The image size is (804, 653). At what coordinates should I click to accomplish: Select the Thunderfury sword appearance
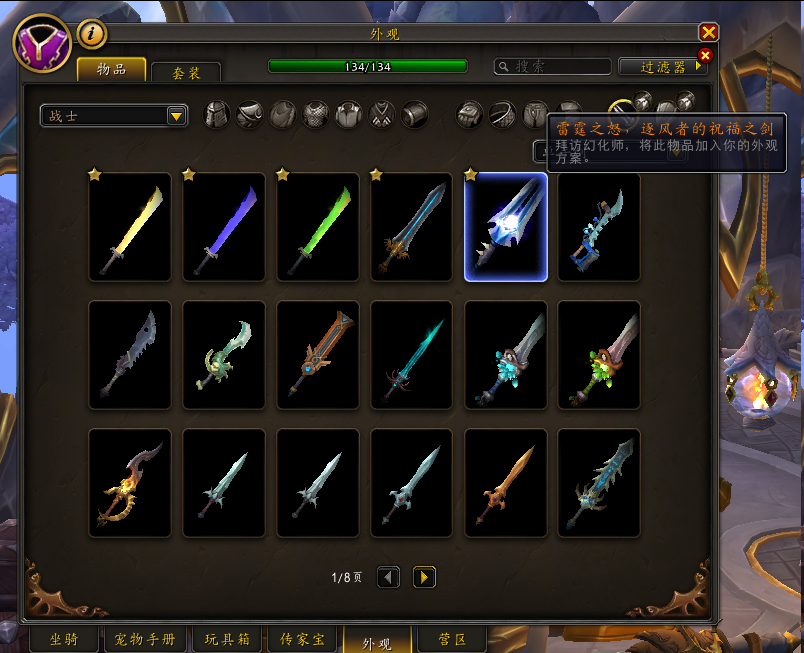click(x=506, y=227)
